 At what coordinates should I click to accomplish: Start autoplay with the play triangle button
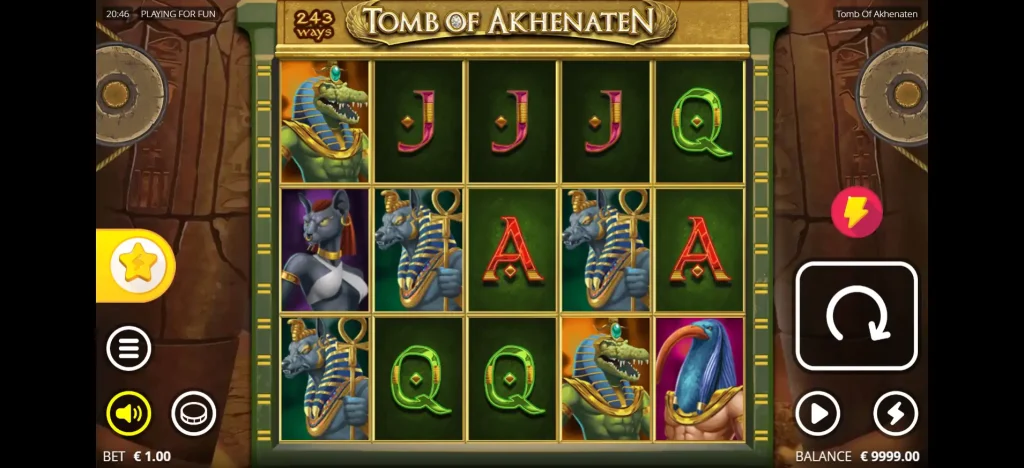pyautogui.click(x=817, y=413)
